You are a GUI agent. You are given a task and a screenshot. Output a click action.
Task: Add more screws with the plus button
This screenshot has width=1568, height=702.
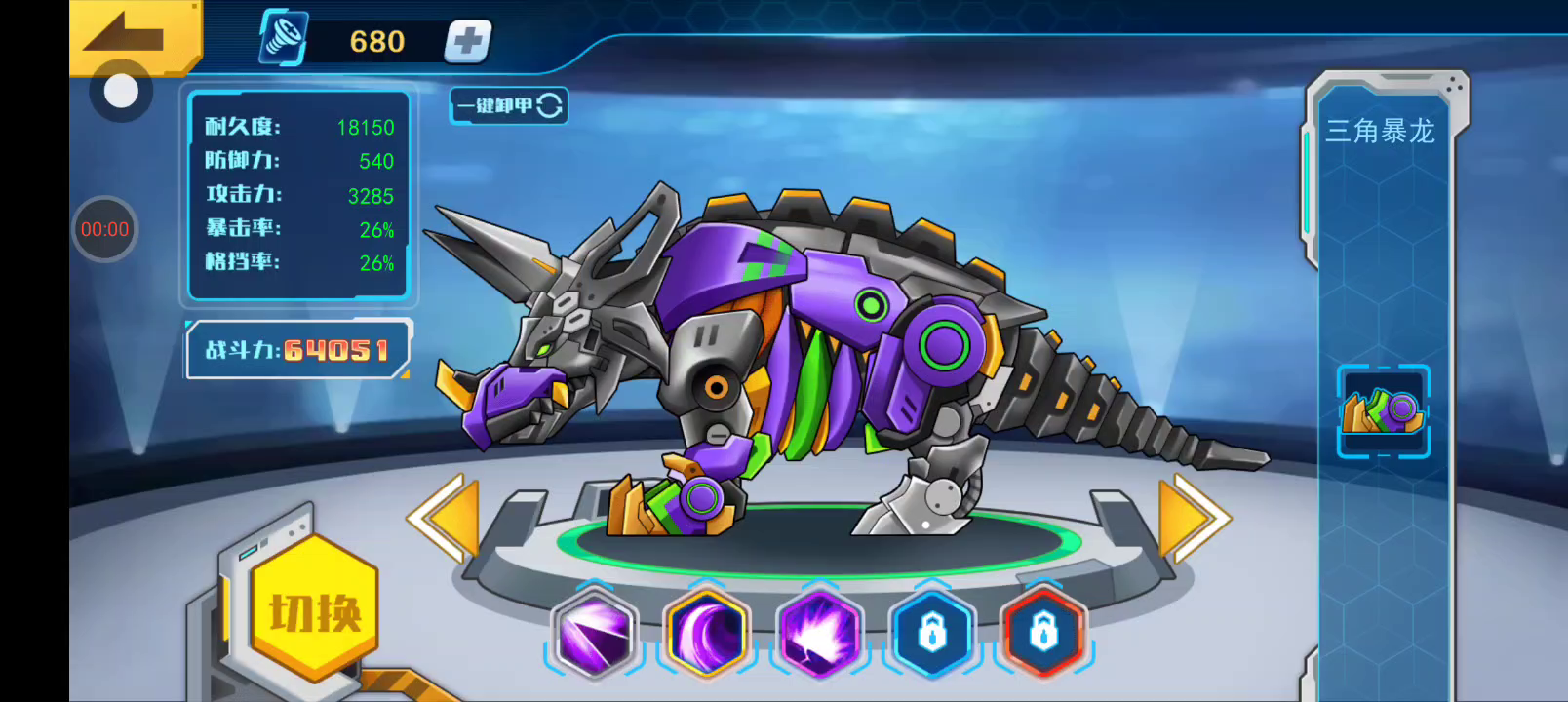468,42
